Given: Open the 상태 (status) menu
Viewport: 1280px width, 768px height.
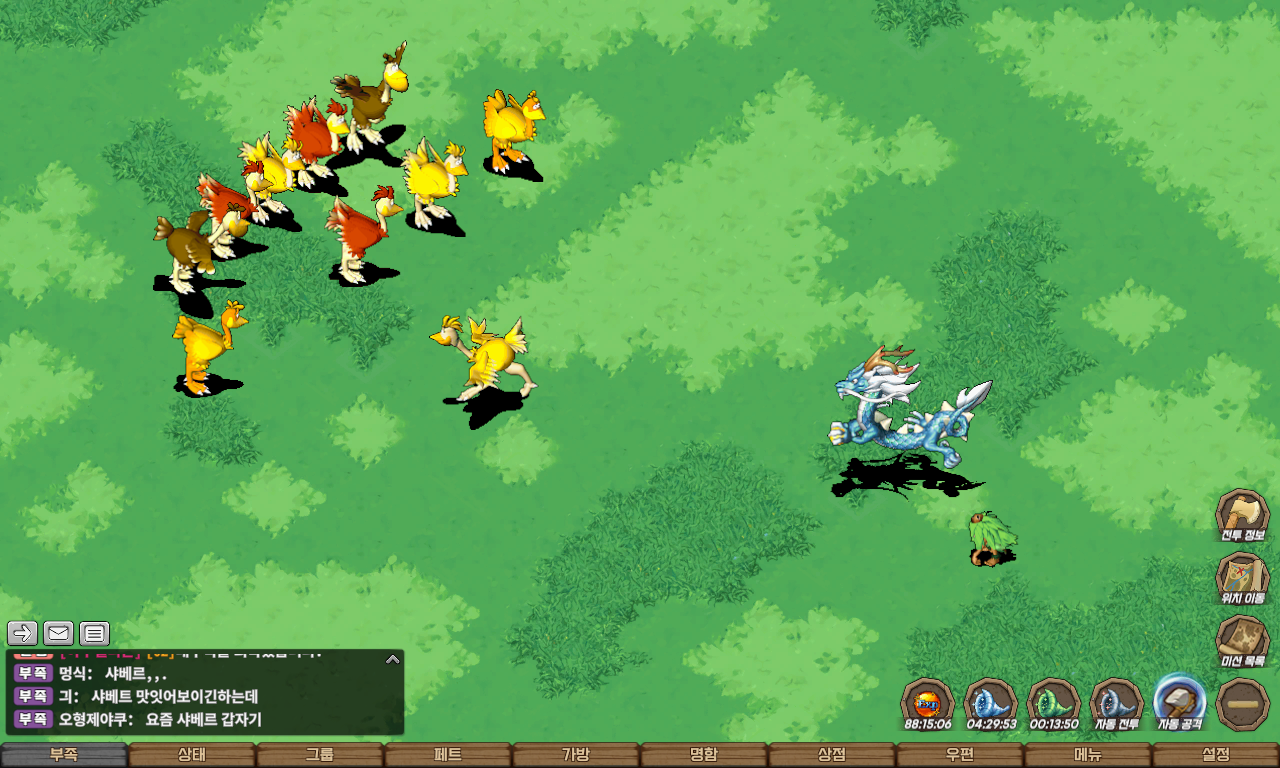Looking at the screenshot, I should click(192, 755).
